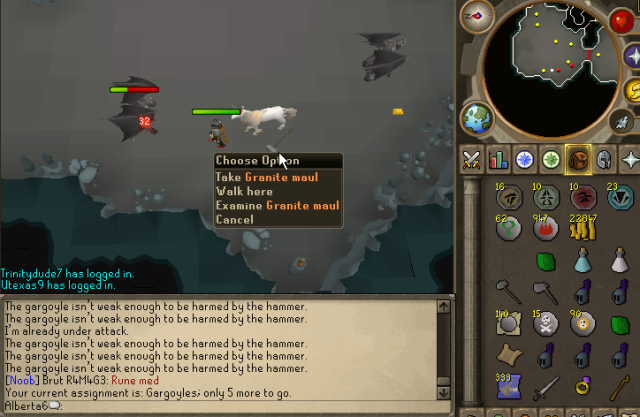
Task: Click the chat input line
Action: coord(200,405)
